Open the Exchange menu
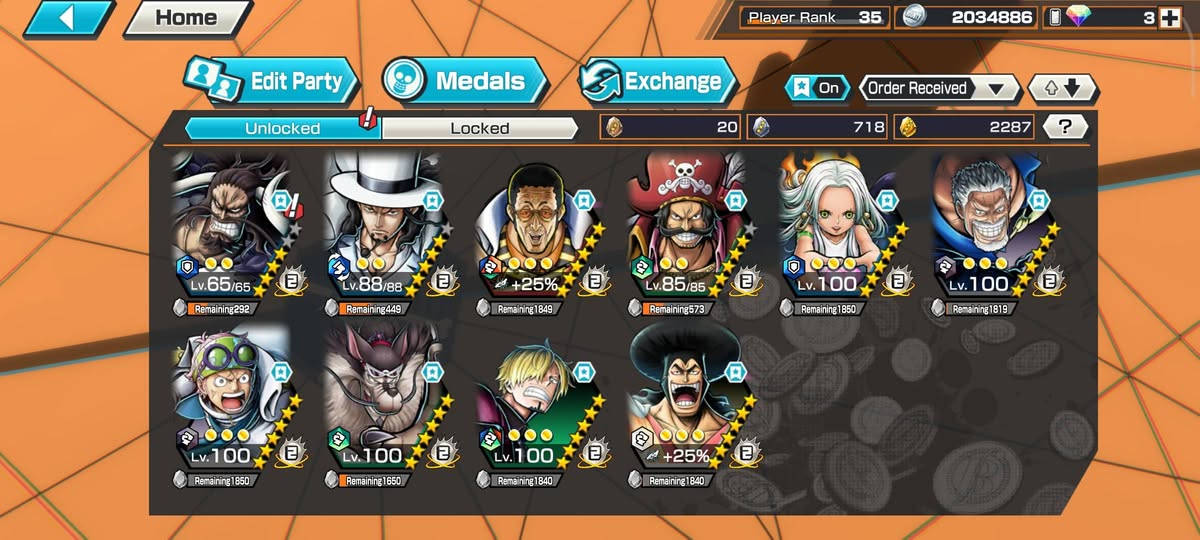The image size is (1200, 540). pos(657,82)
